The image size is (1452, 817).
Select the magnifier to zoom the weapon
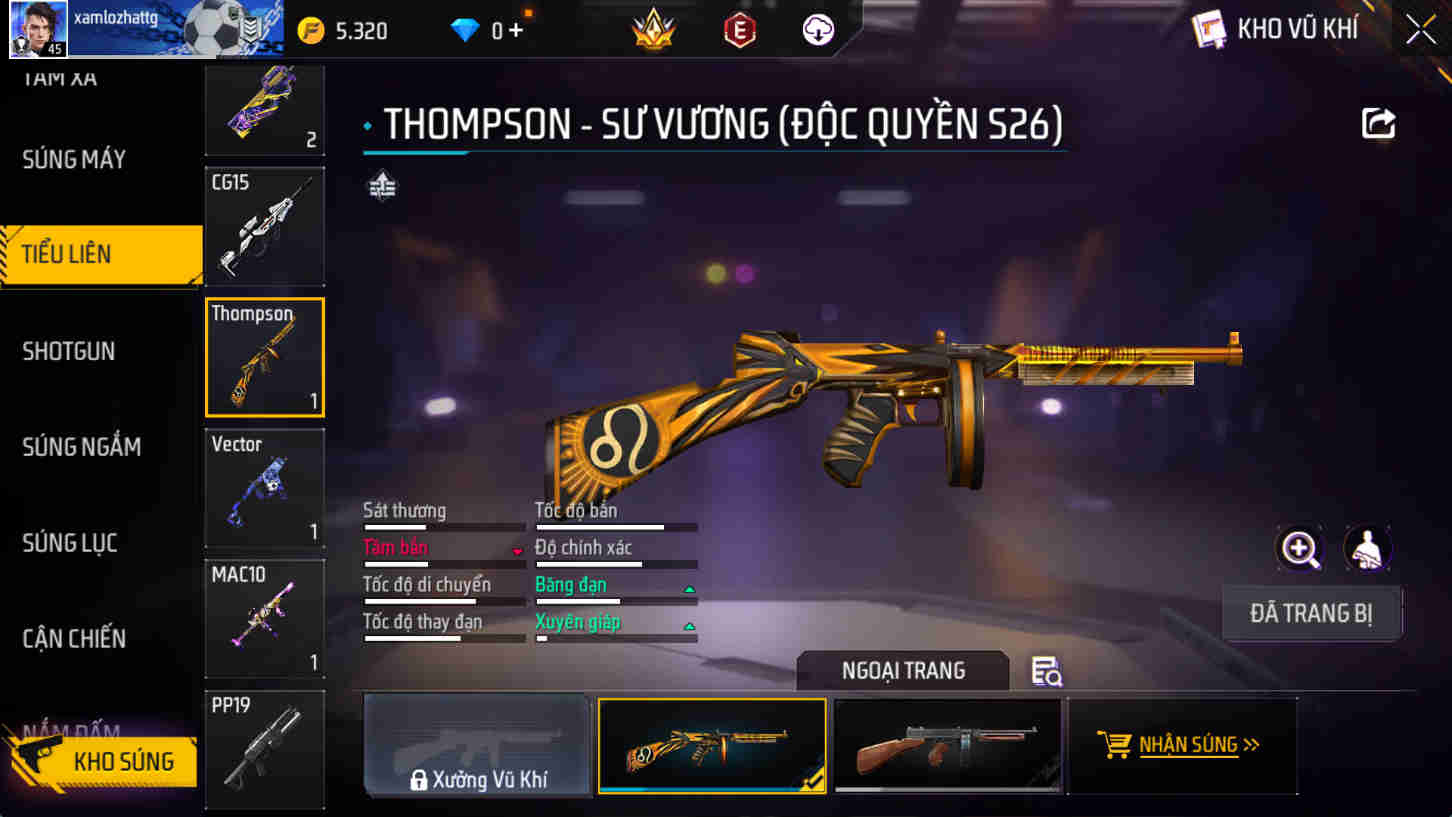click(1300, 550)
